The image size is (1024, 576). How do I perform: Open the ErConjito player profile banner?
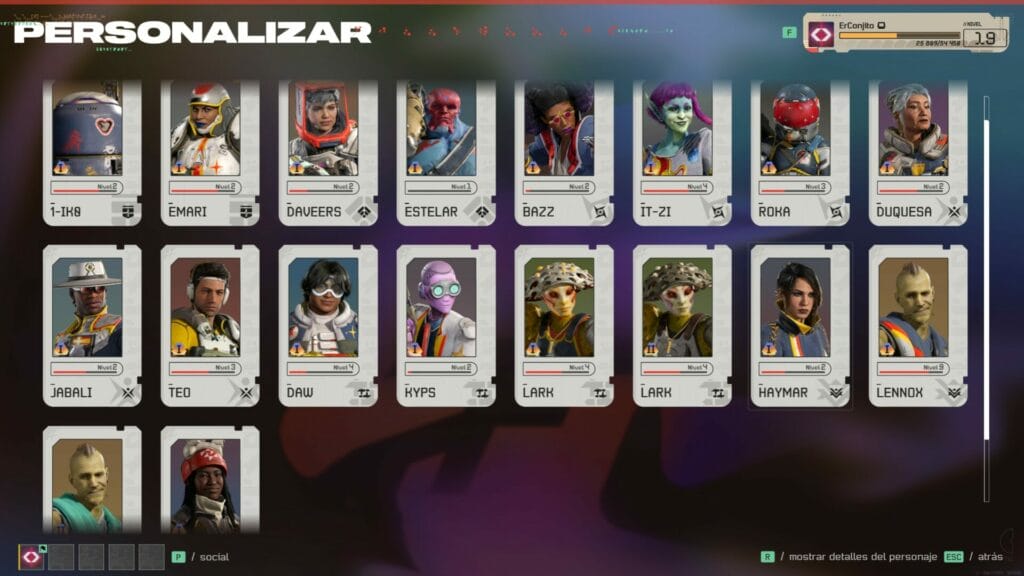point(905,32)
